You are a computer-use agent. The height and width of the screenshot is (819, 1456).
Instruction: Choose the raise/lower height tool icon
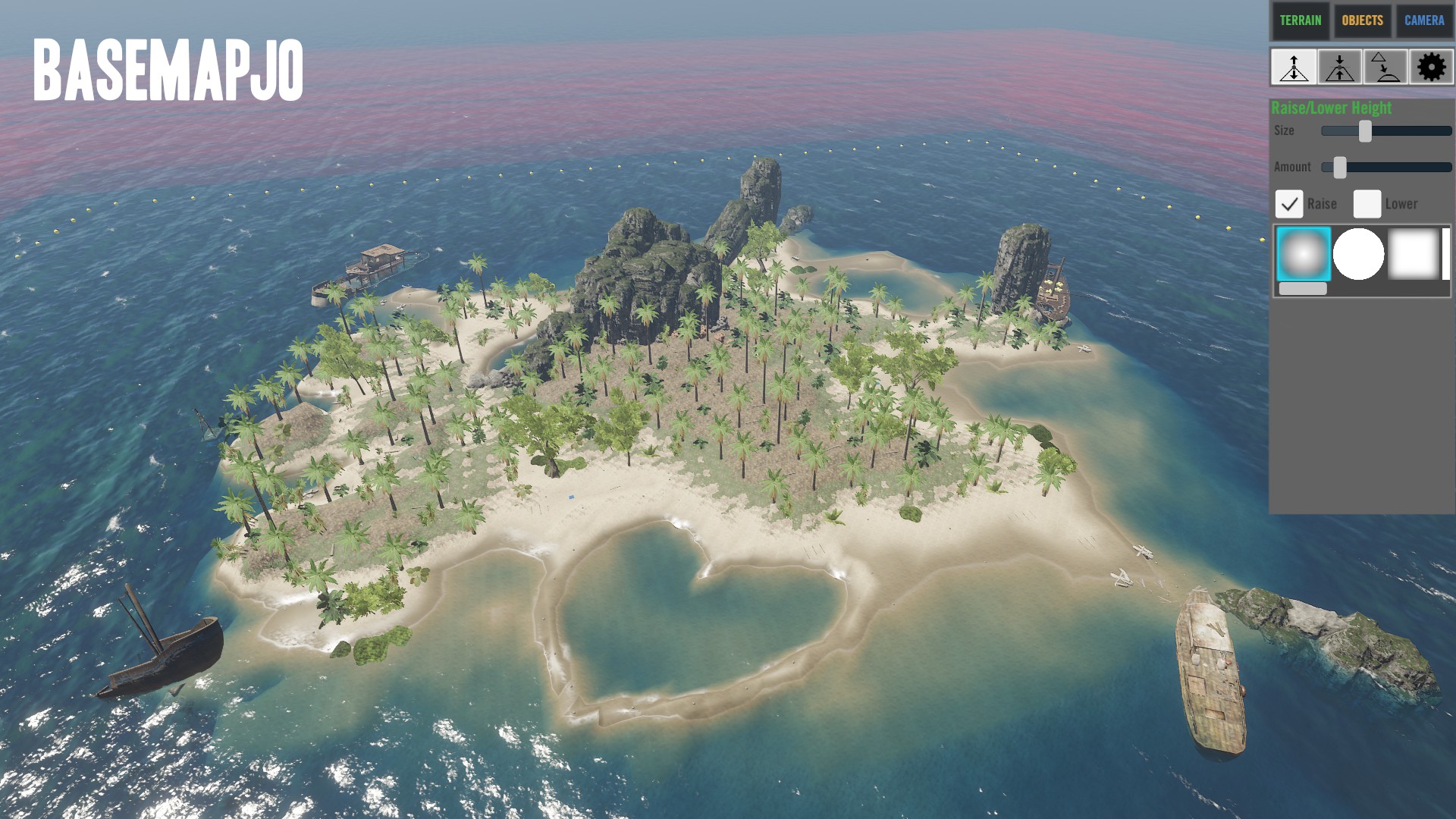click(1294, 67)
